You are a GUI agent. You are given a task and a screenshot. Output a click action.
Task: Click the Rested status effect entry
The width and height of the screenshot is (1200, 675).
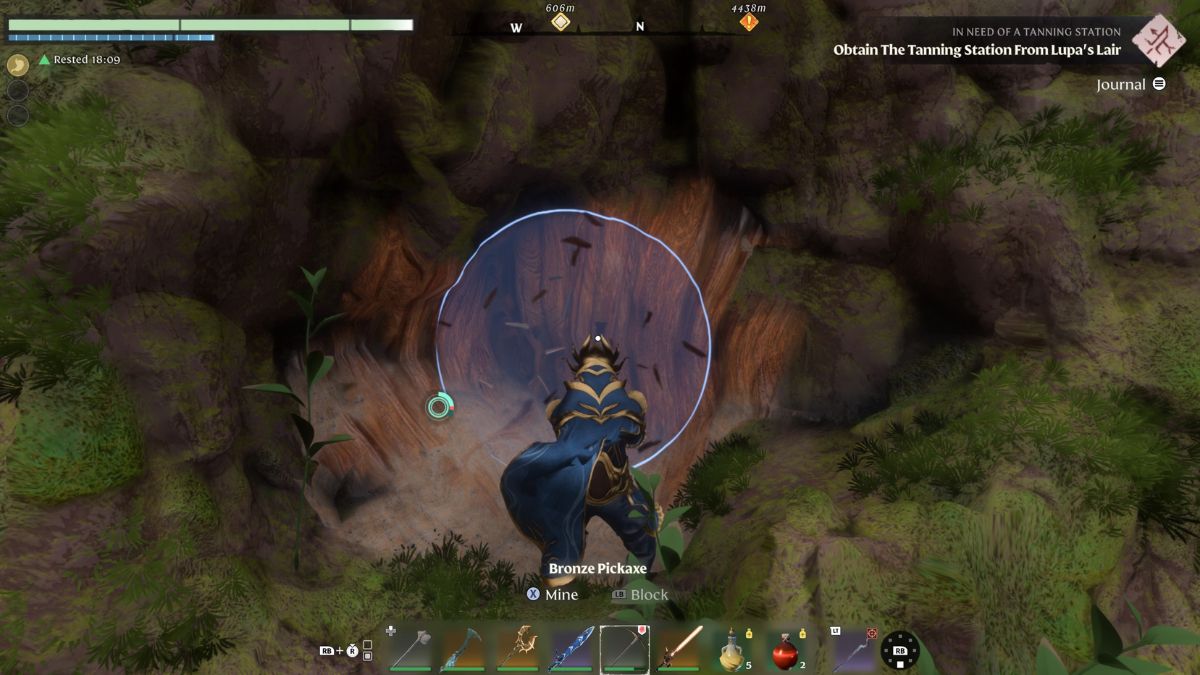coord(80,60)
